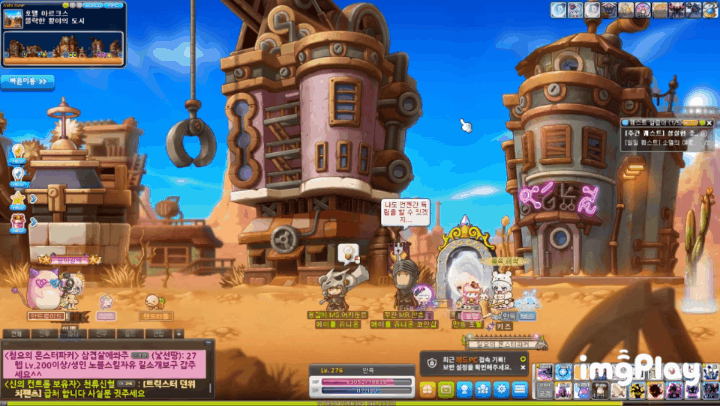Activate the first skill in the quickslot
The height and width of the screenshot is (406, 720).
pyautogui.click(x=545, y=372)
